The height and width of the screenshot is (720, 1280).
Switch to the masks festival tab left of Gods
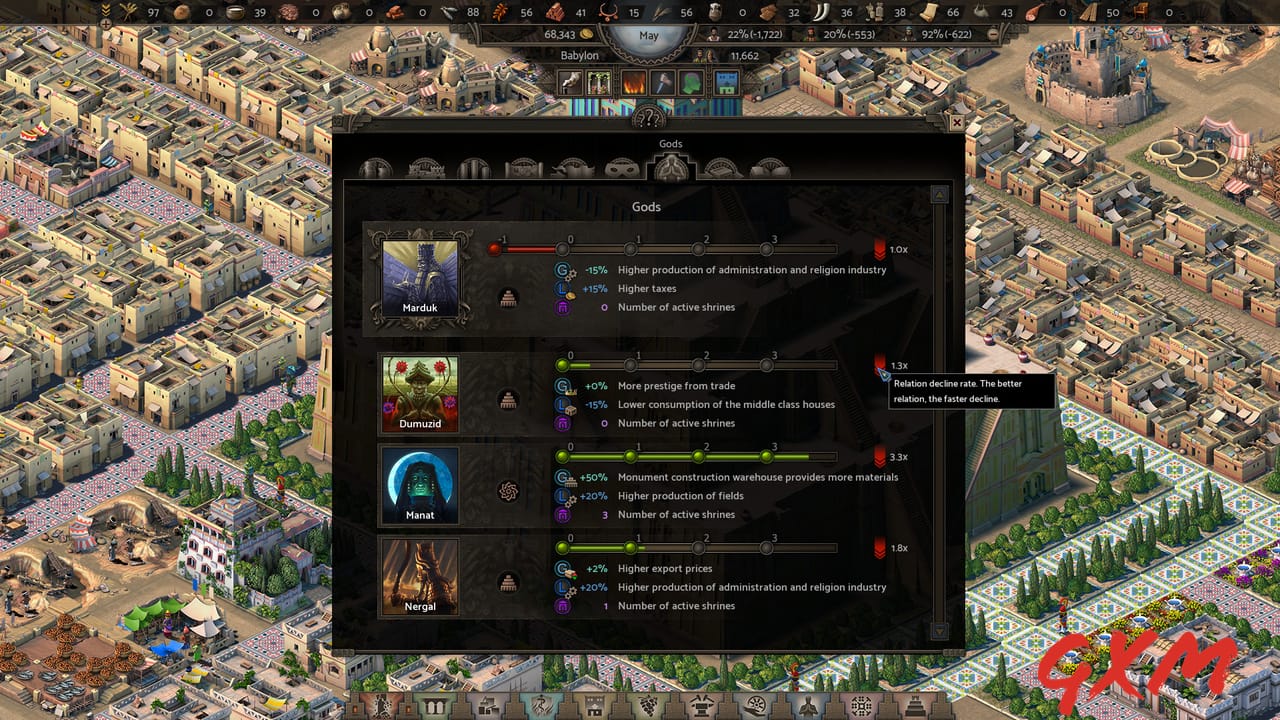coord(621,167)
